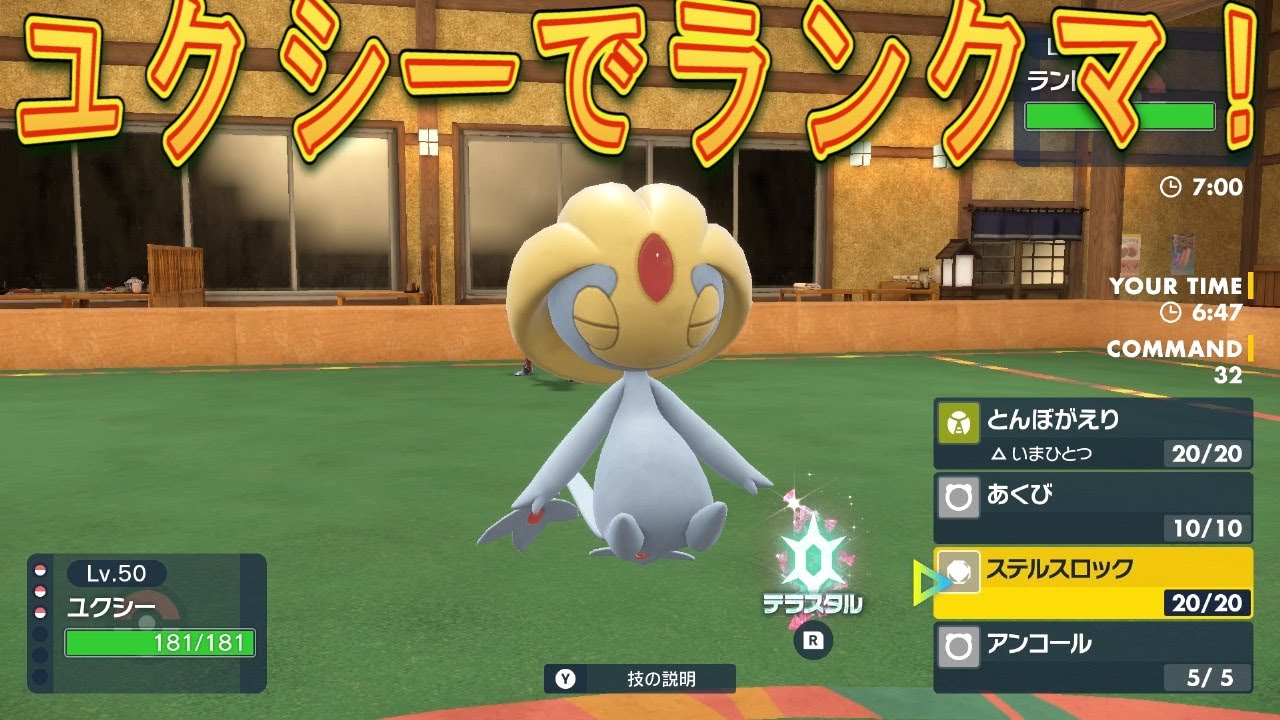Click the Normal-type icon beside アンコール
The width and height of the screenshot is (1280, 720).
(x=958, y=644)
